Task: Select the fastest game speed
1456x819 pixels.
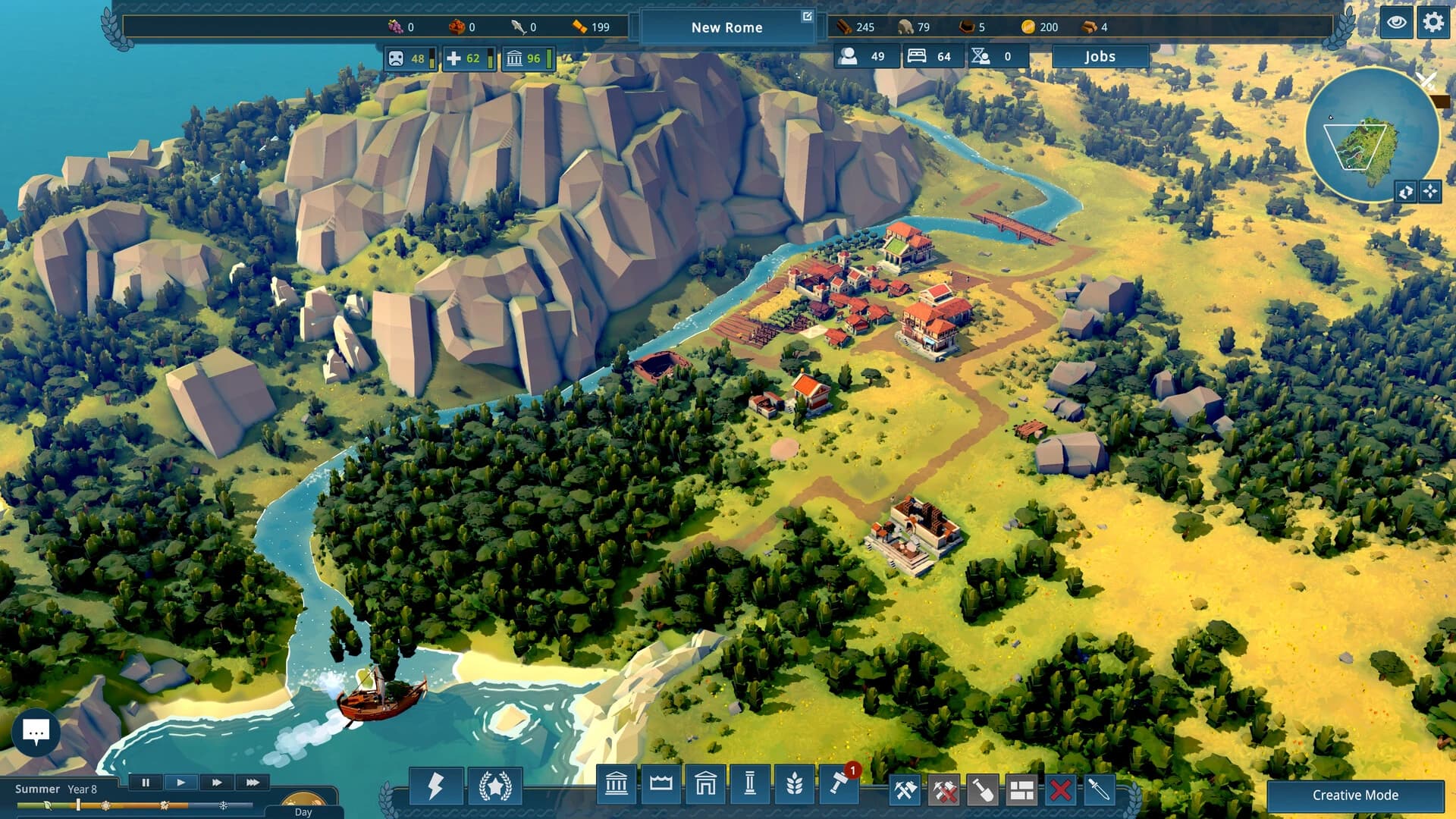Action: (x=252, y=783)
